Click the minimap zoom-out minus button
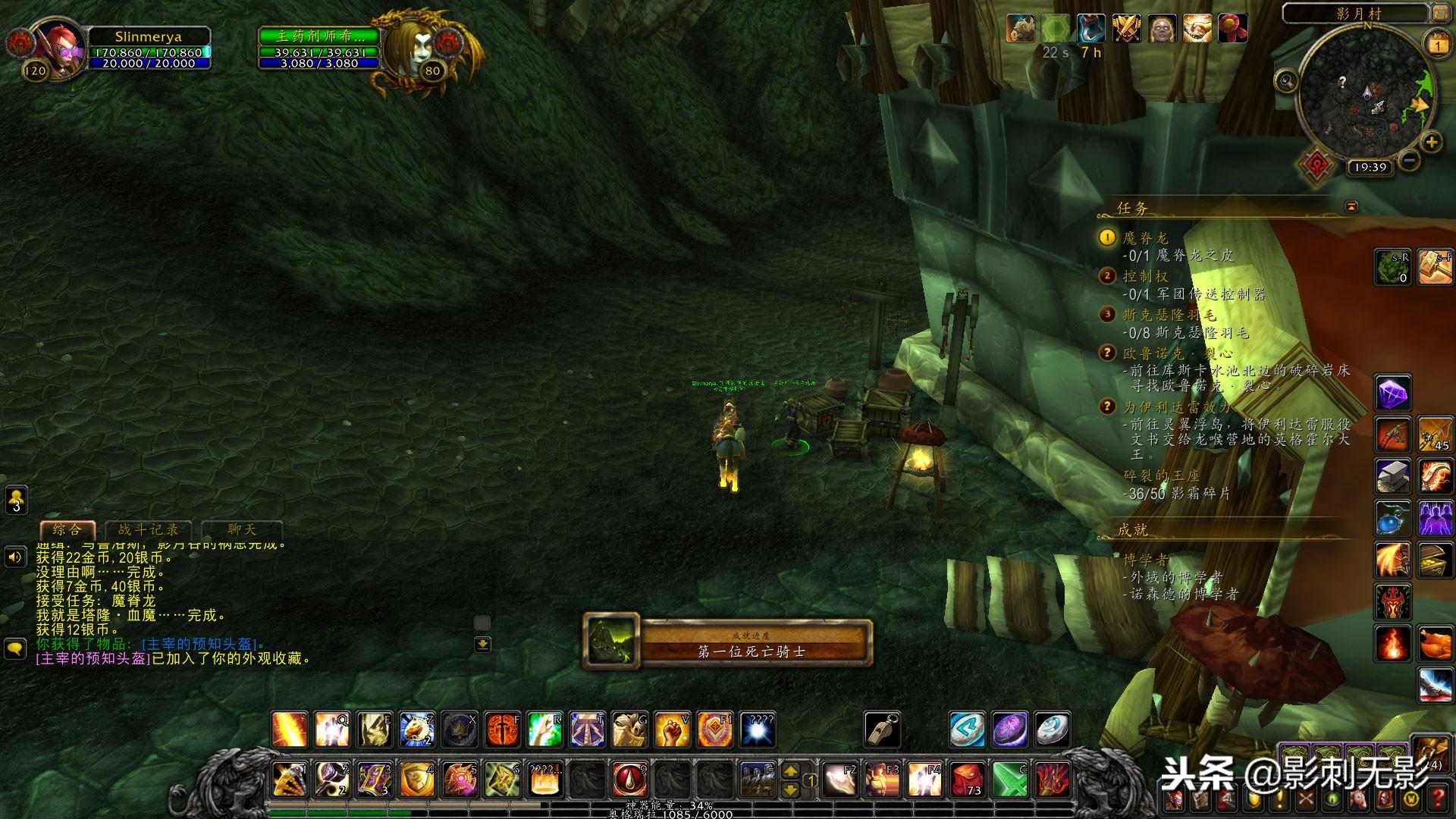 pyautogui.click(x=1409, y=160)
